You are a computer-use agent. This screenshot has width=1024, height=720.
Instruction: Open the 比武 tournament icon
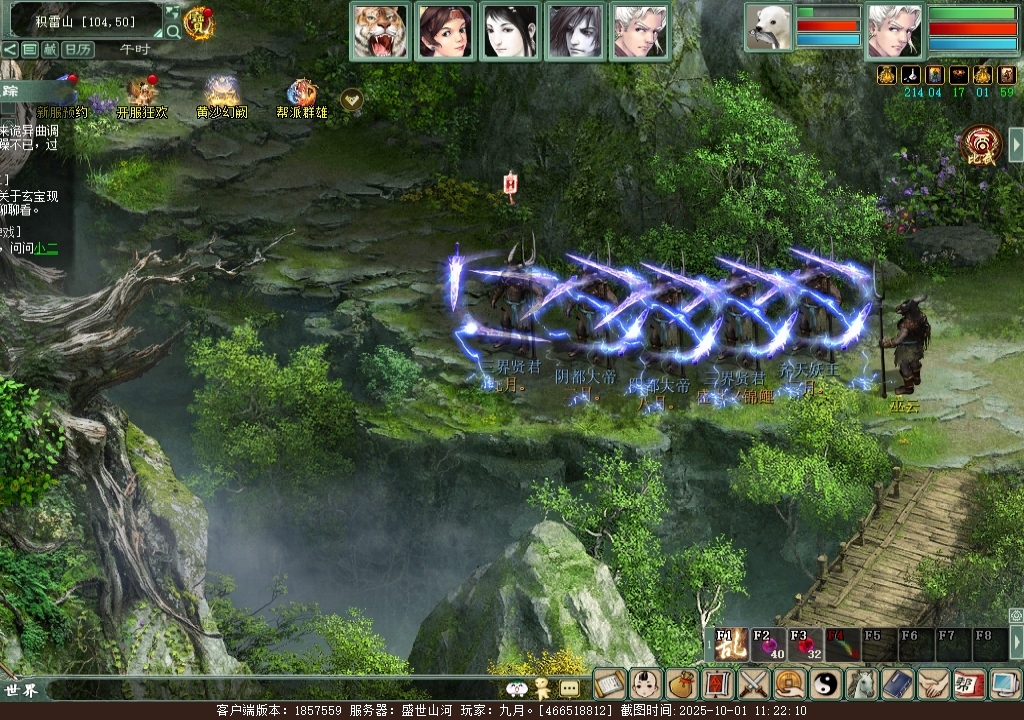point(980,146)
